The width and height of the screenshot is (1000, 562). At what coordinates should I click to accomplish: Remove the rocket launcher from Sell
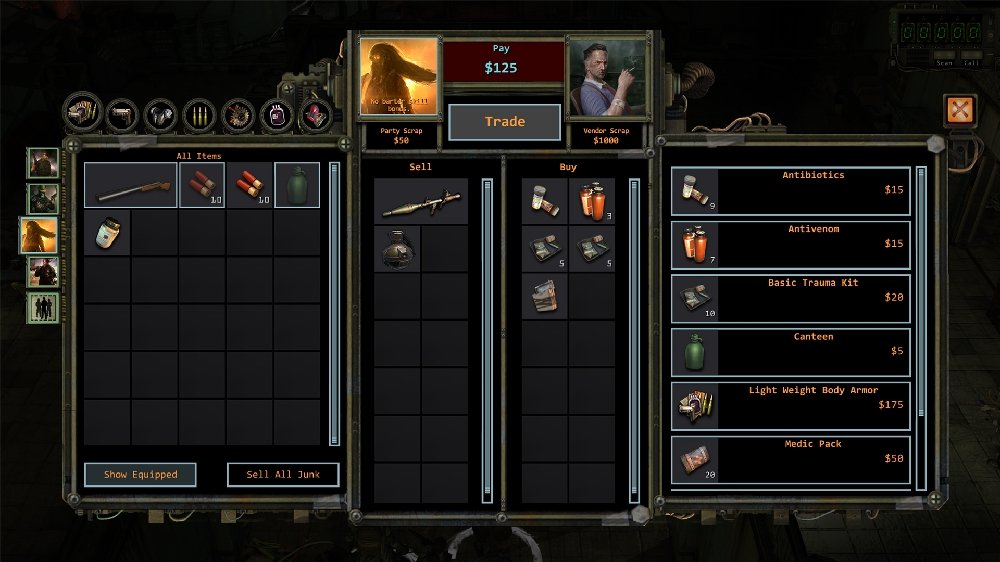tap(420, 202)
